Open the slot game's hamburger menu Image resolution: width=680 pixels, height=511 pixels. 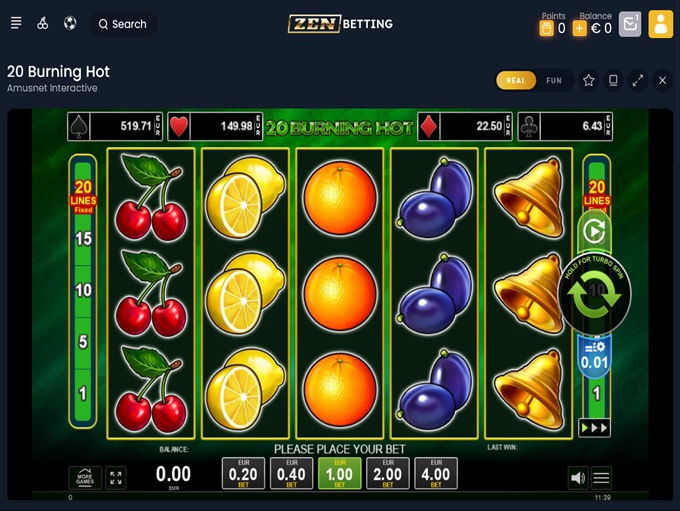[601, 478]
